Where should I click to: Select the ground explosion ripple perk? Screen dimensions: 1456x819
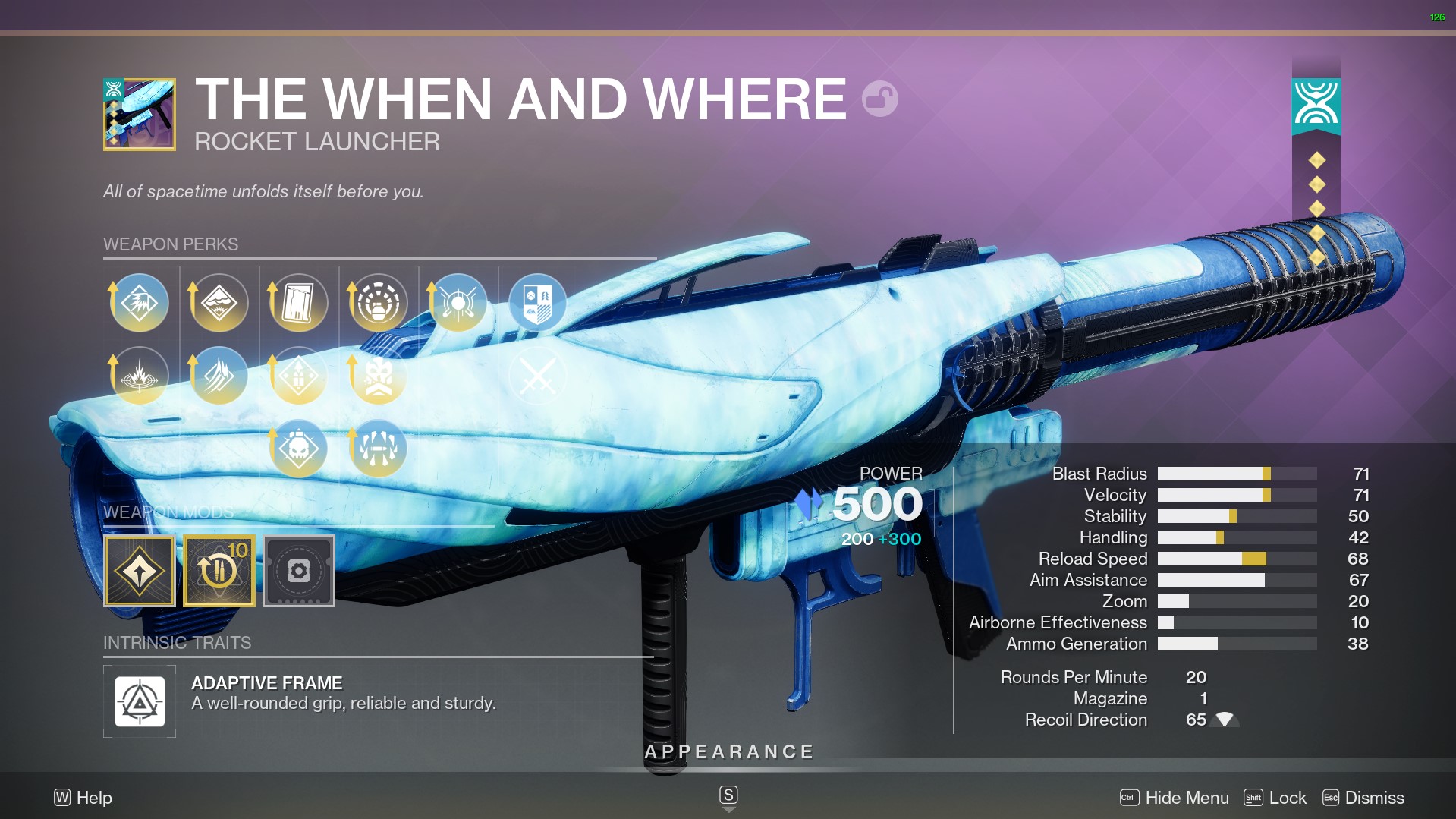[x=140, y=376]
